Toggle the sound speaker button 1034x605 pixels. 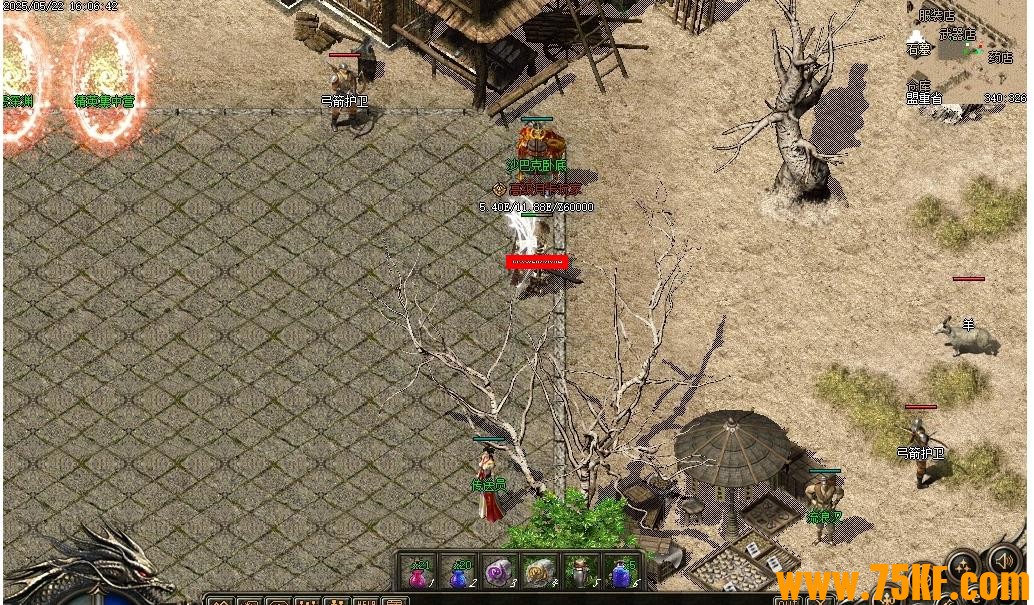tap(1003, 563)
